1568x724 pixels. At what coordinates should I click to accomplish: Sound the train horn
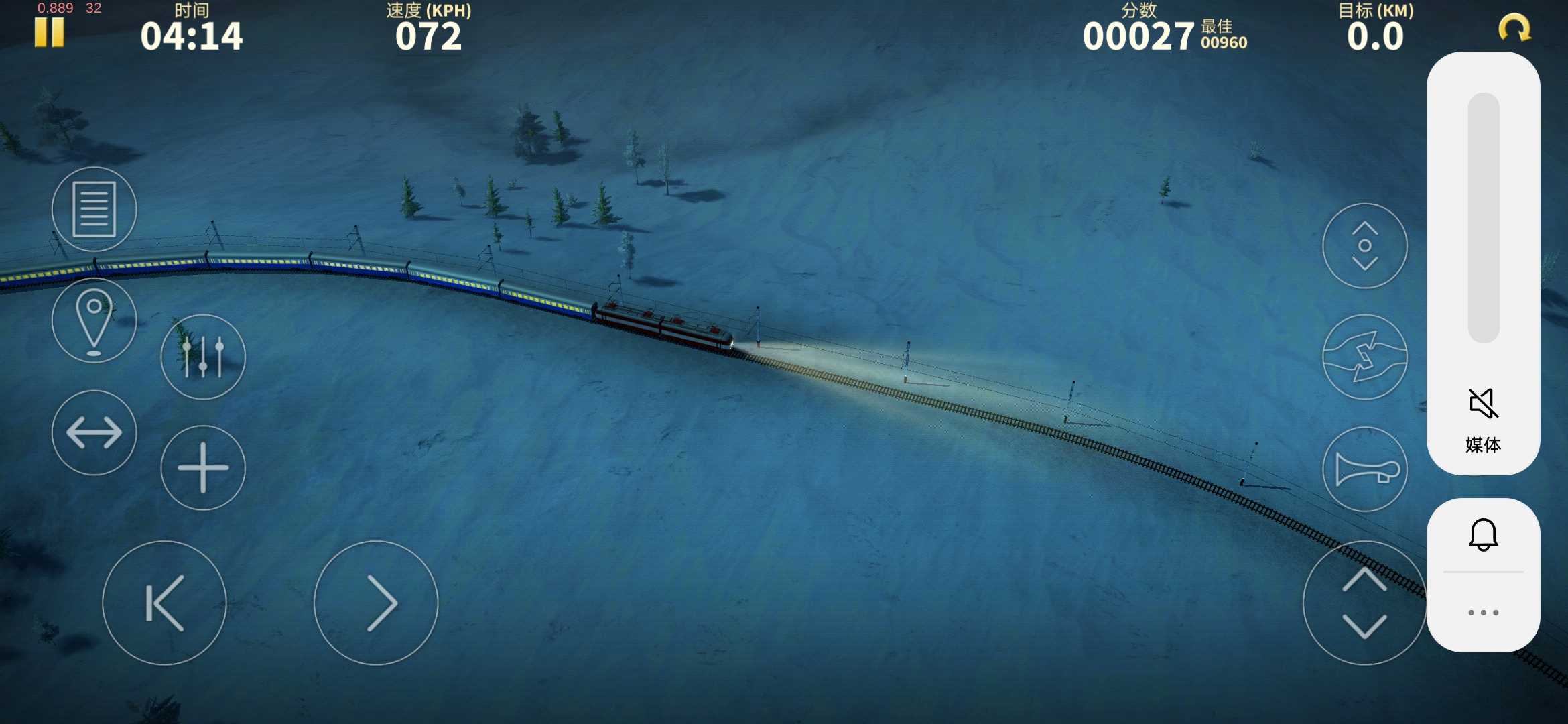click(x=1365, y=469)
